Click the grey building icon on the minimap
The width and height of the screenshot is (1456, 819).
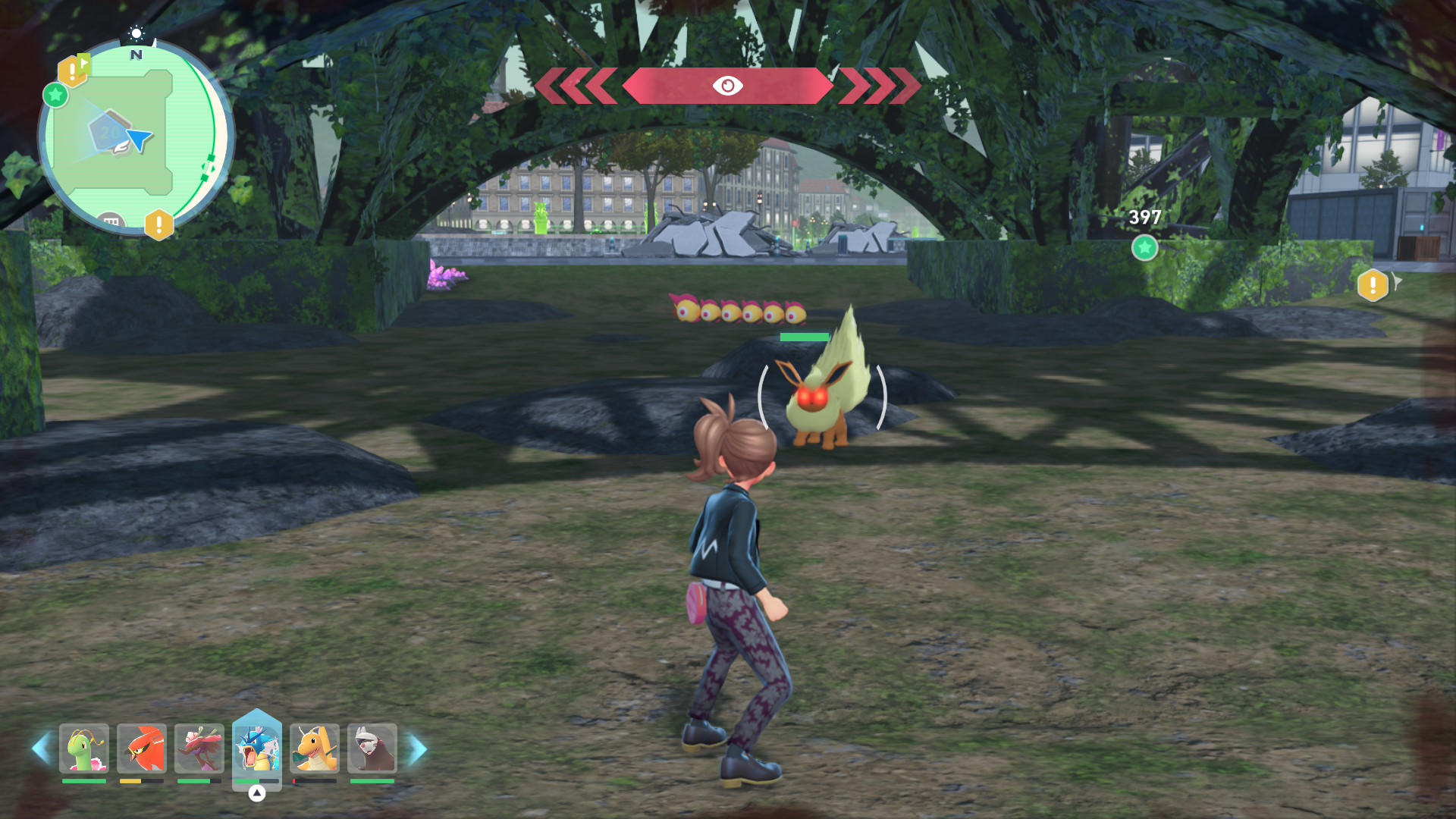point(111,221)
